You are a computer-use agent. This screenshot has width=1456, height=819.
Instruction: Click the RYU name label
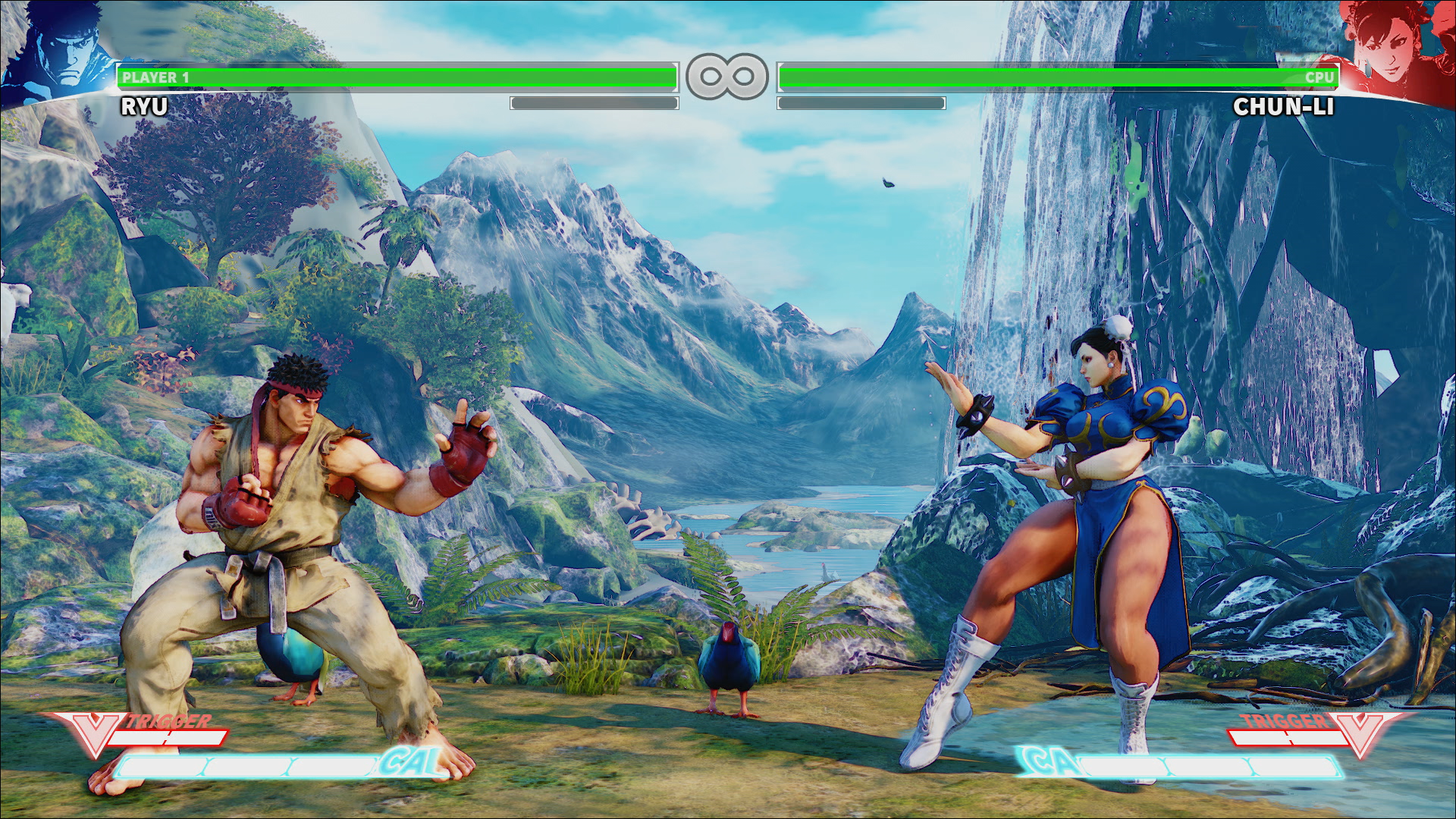[144, 106]
